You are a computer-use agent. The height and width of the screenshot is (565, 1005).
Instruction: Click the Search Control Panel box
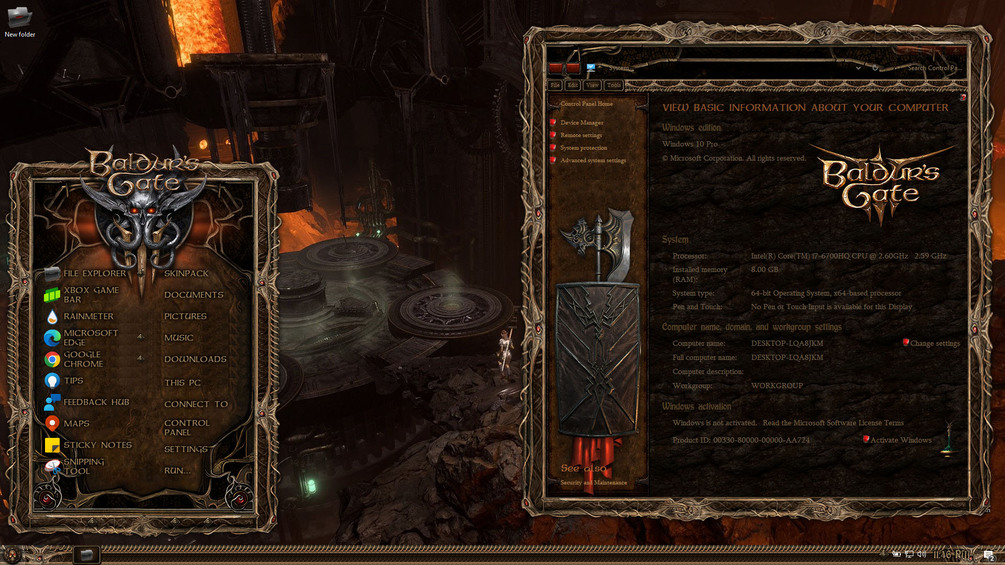[930, 68]
